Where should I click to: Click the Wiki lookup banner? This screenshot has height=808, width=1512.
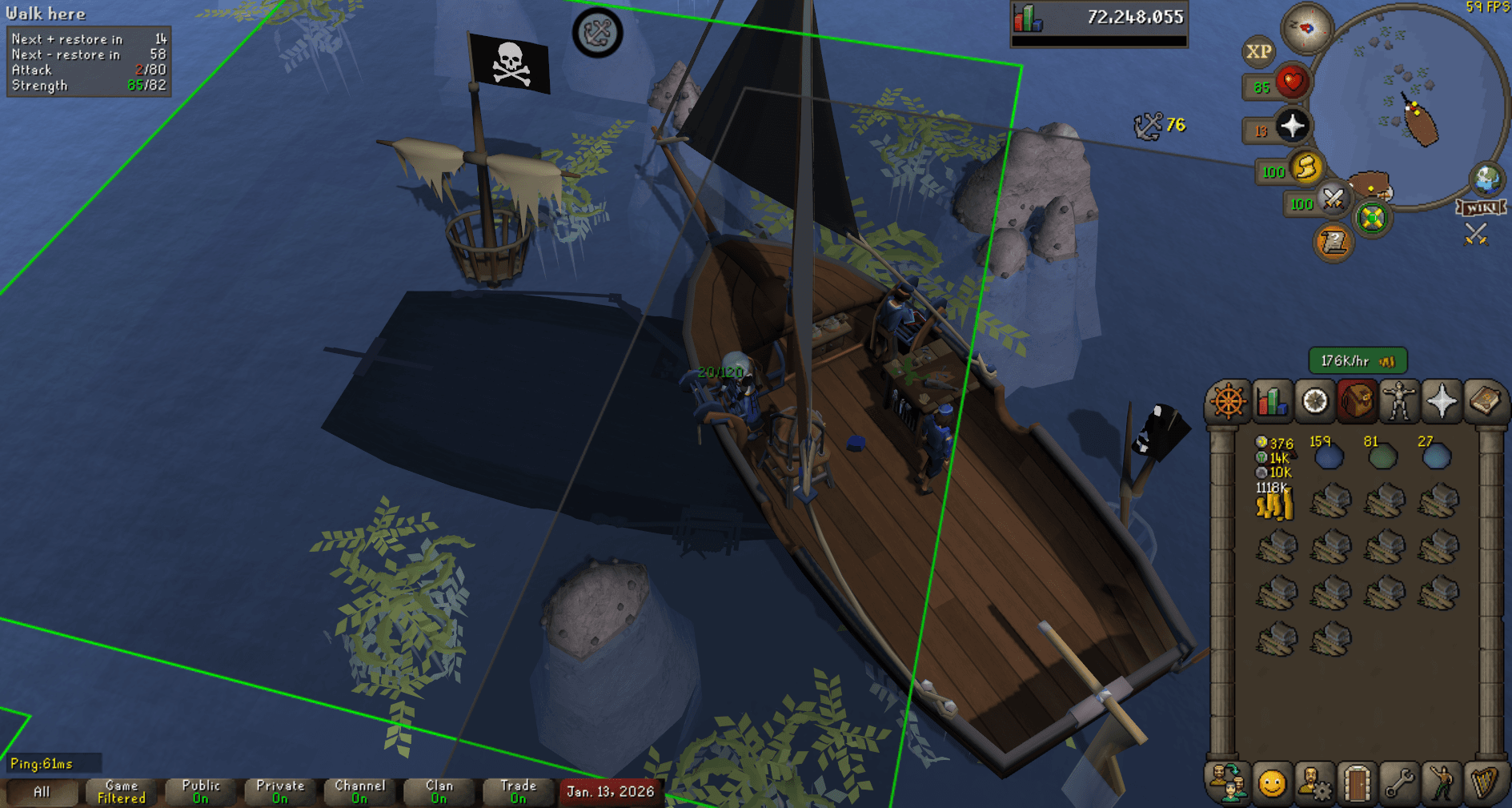coord(1482,207)
